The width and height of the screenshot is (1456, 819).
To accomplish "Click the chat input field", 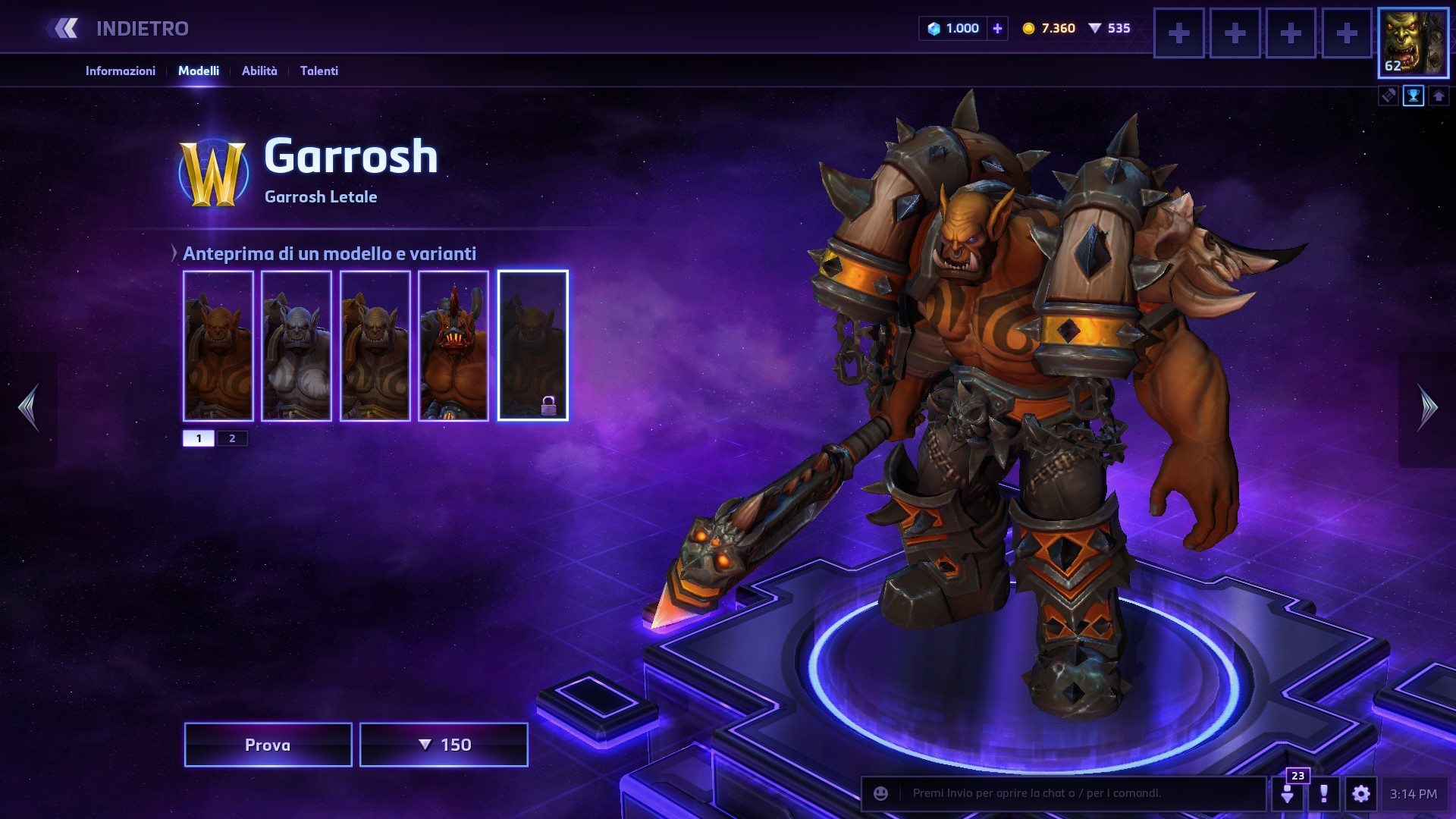I will [x=1077, y=793].
